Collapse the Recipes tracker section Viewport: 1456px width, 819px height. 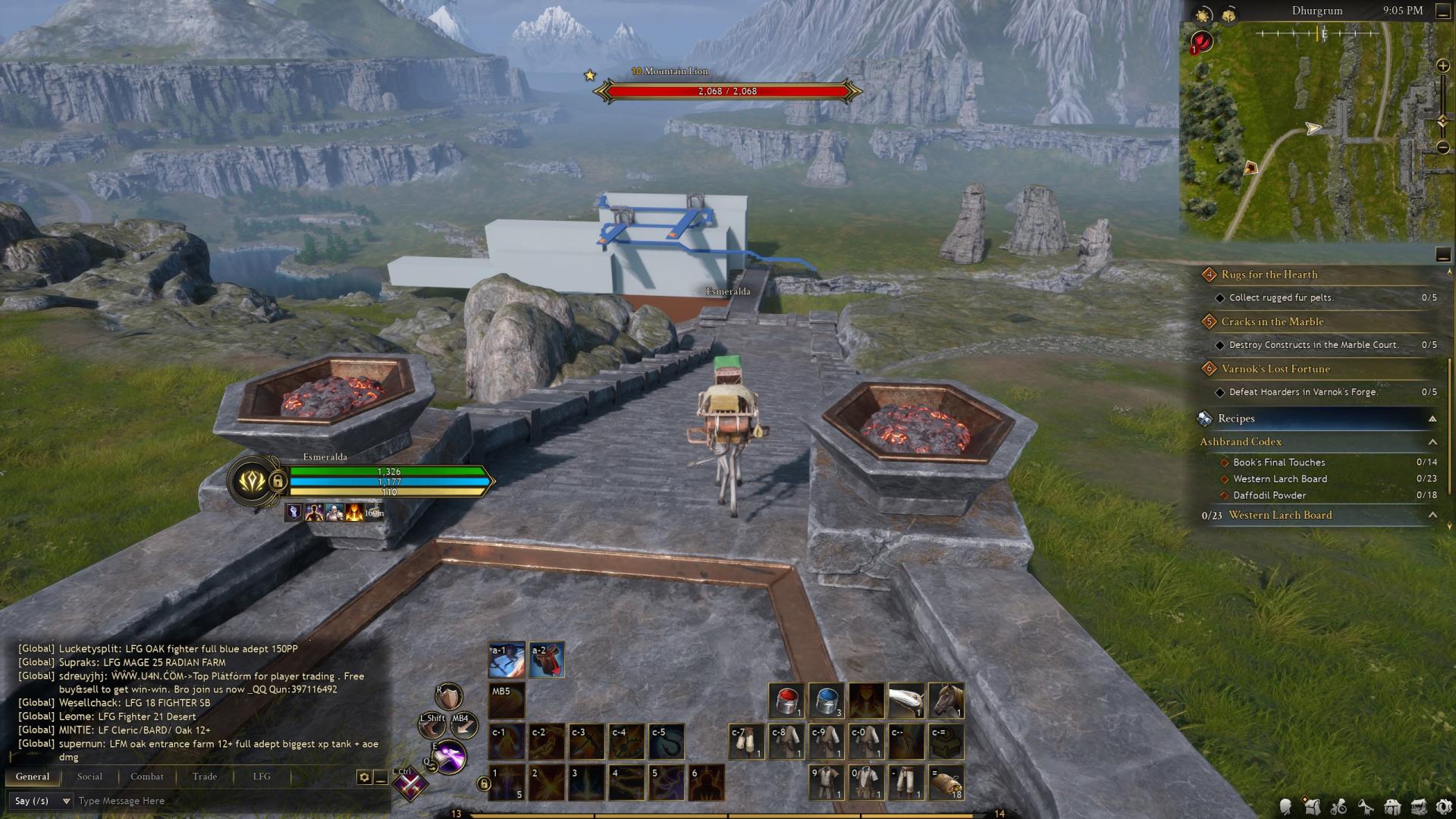[1432, 419]
